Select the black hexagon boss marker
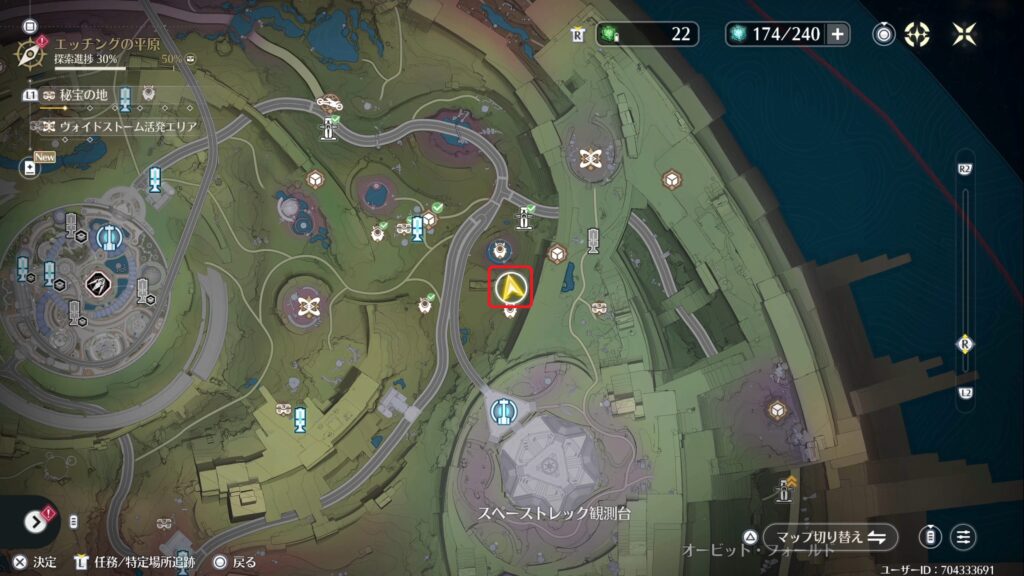 pos(98,284)
